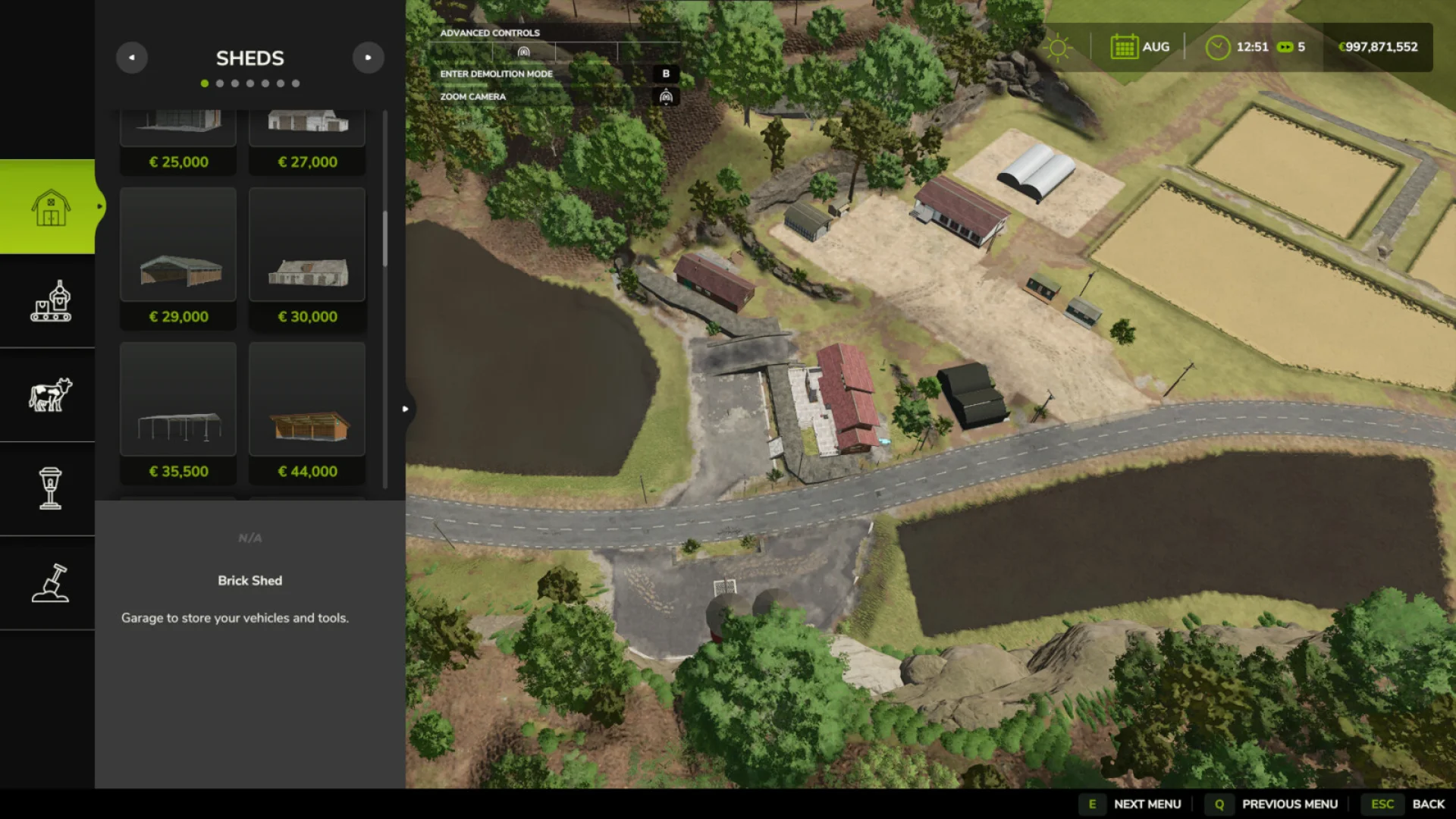Click the left arrow next to SHEDS
Viewport: 1456px width, 819px height.
[132, 58]
